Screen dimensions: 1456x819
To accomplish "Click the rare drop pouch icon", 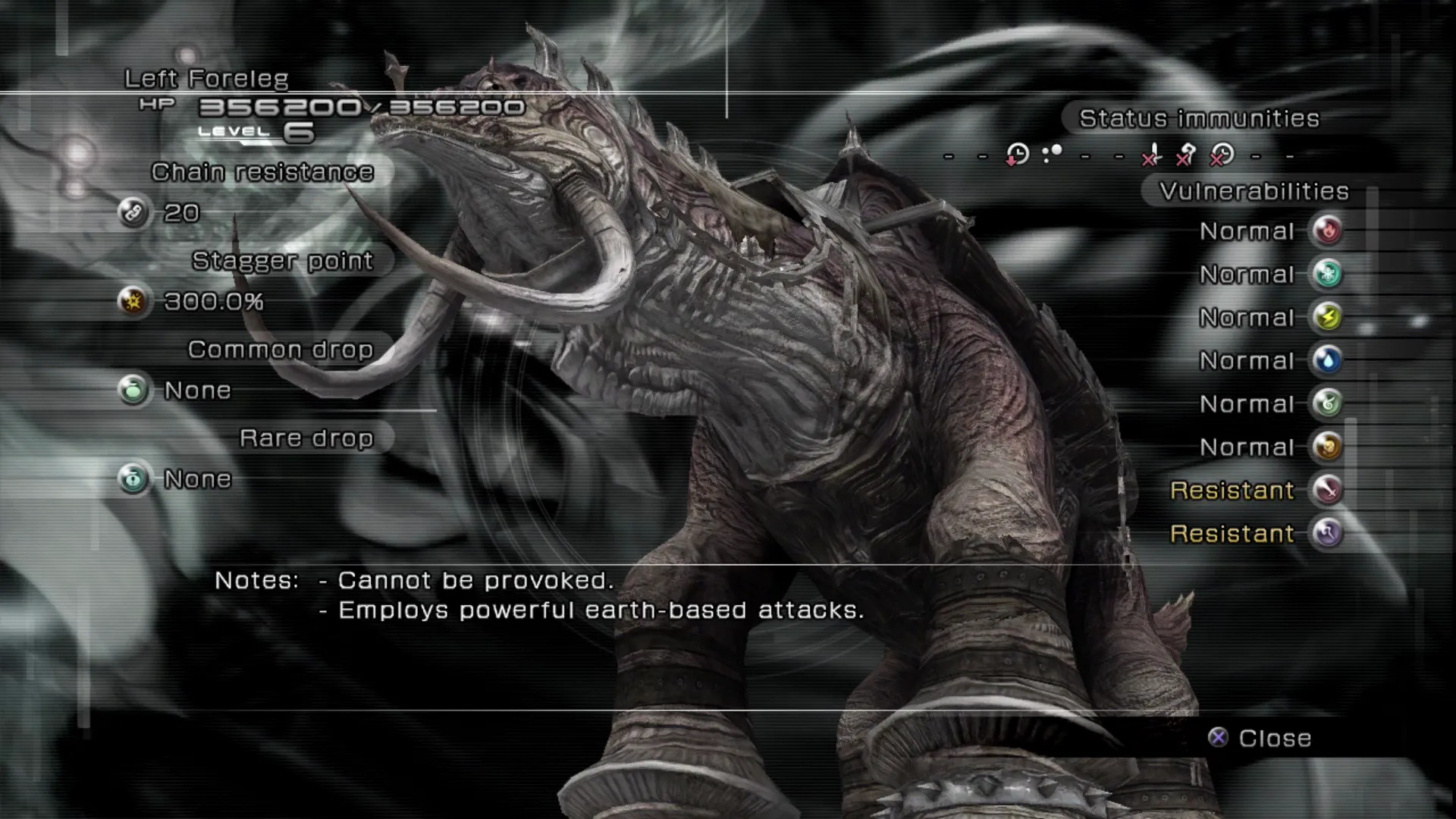I will click(133, 479).
